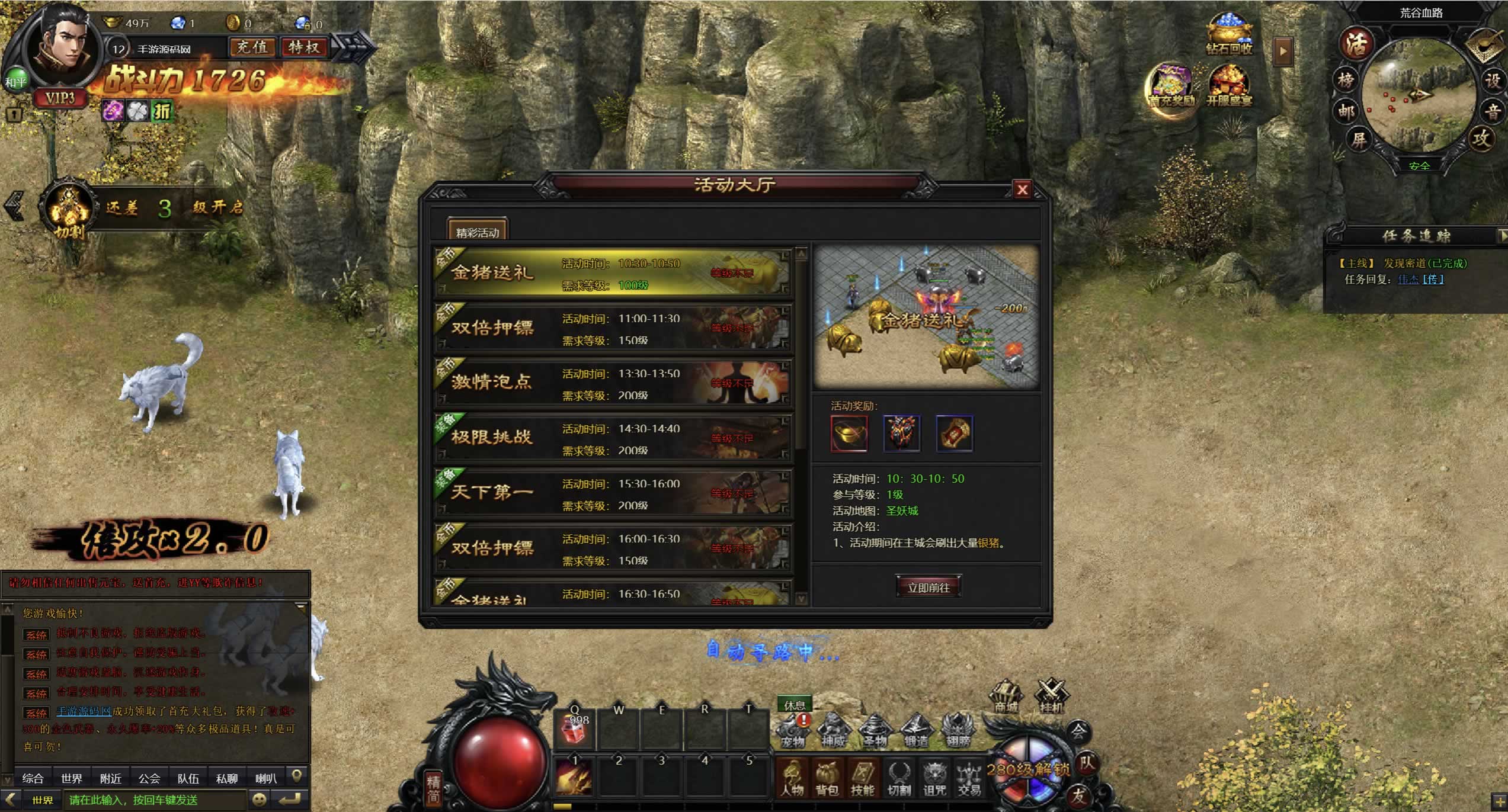Open the 人物 character sheet

tap(792, 778)
